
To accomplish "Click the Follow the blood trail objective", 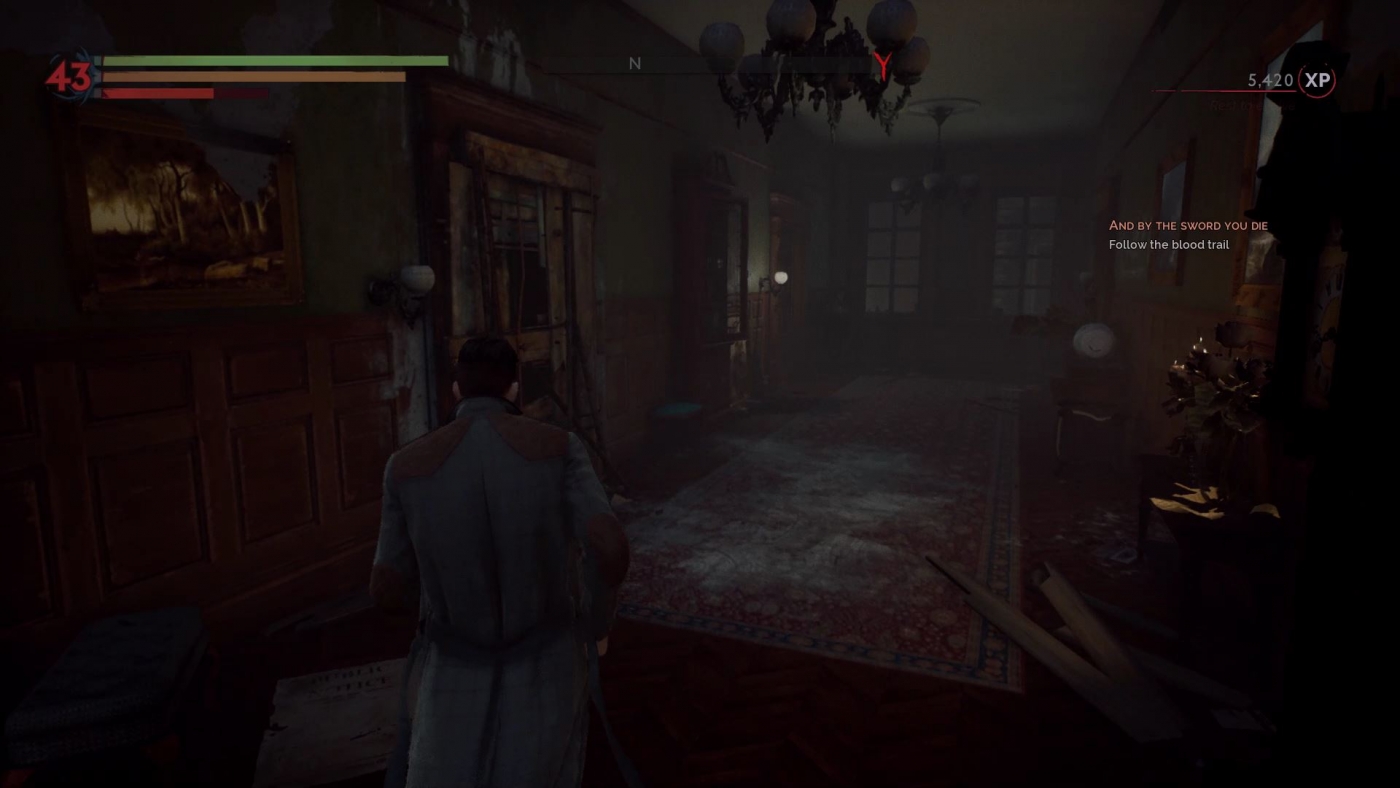I will 1169,244.
